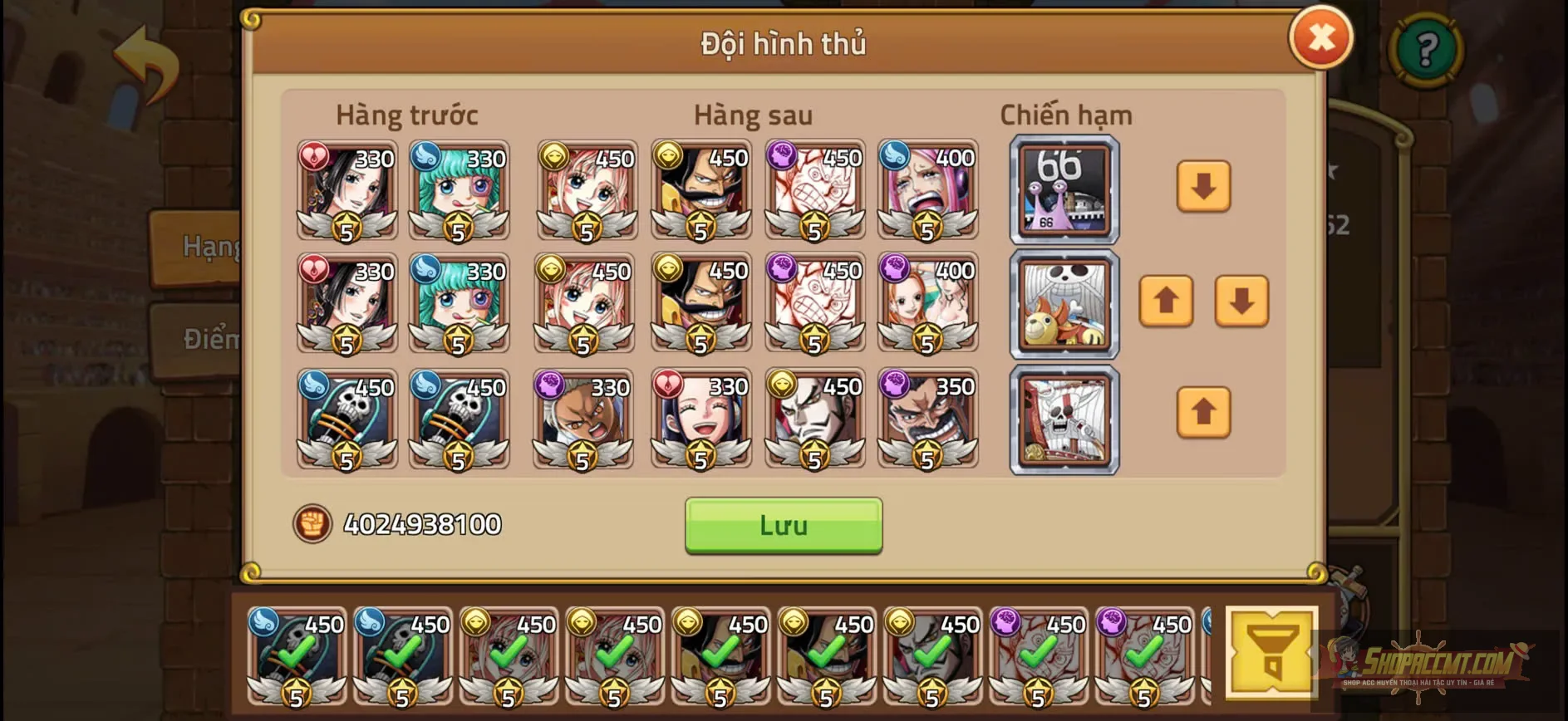1568x721 pixels.
Task: Select Boa Hancock in the Hàng trước column
Action: [x=347, y=191]
